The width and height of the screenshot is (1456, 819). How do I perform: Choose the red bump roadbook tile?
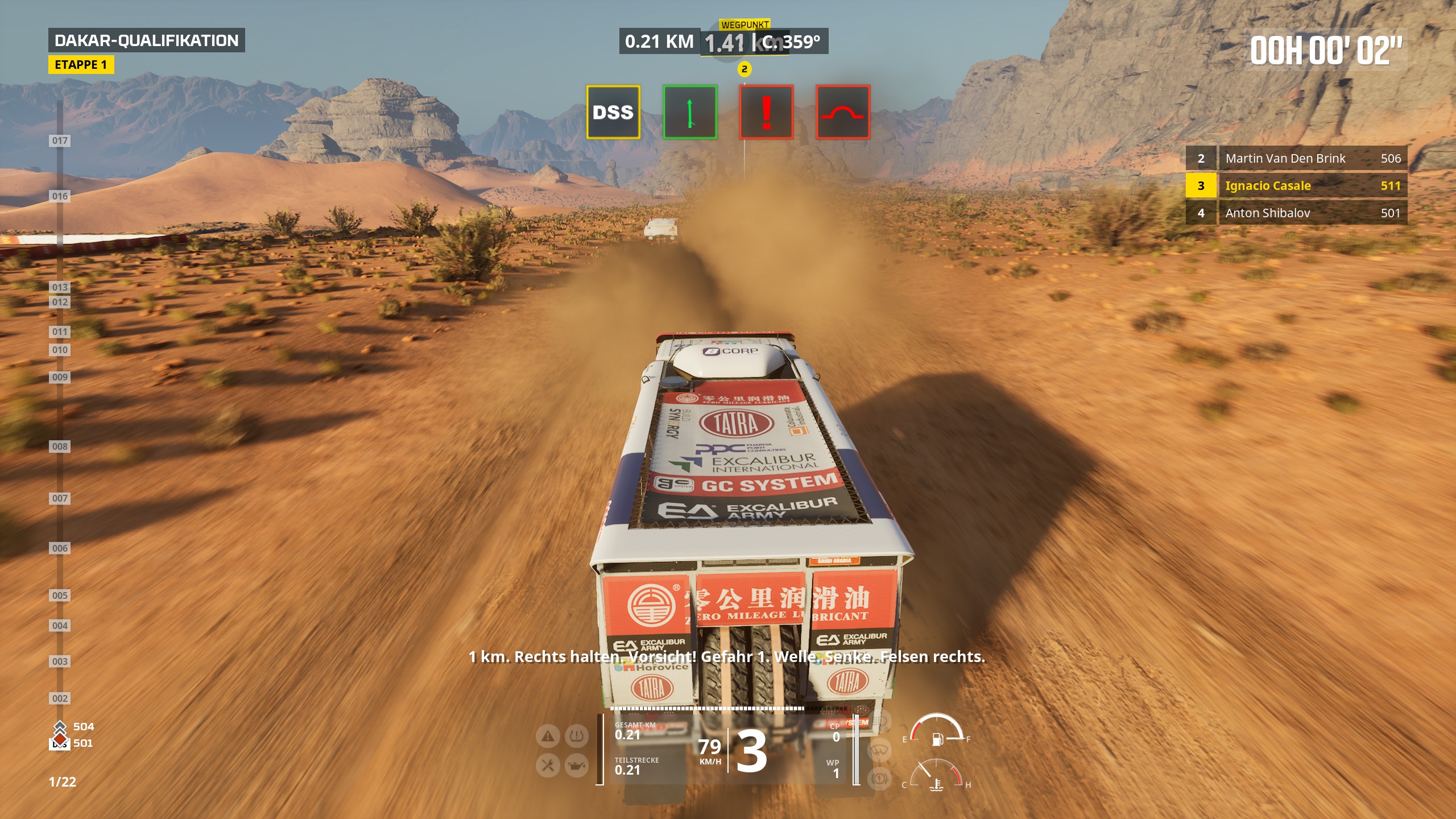click(843, 112)
